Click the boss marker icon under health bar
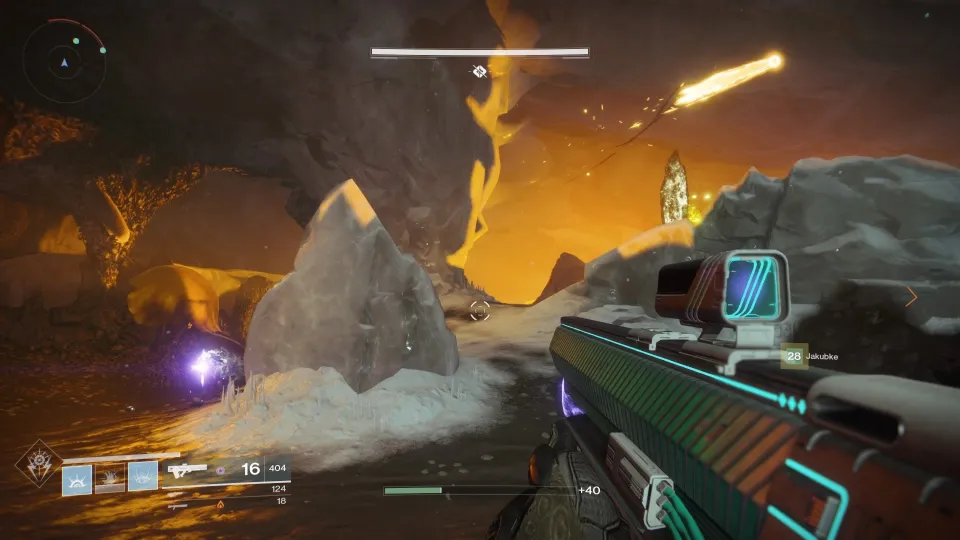 coord(479,71)
